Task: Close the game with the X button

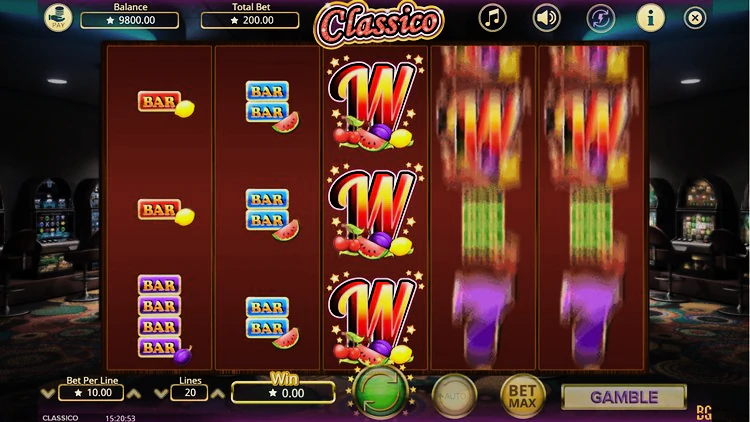Action: point(695,17)
